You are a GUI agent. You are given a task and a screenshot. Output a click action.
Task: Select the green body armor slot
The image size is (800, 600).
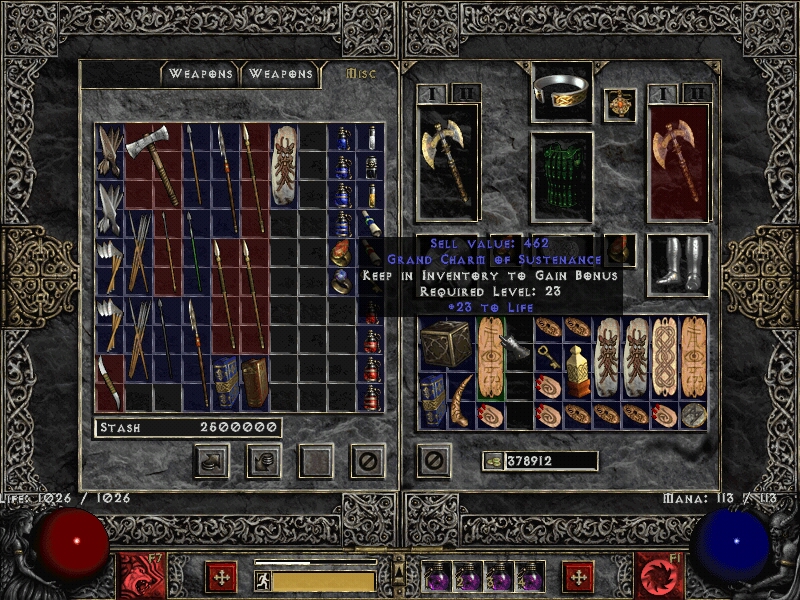561,176
